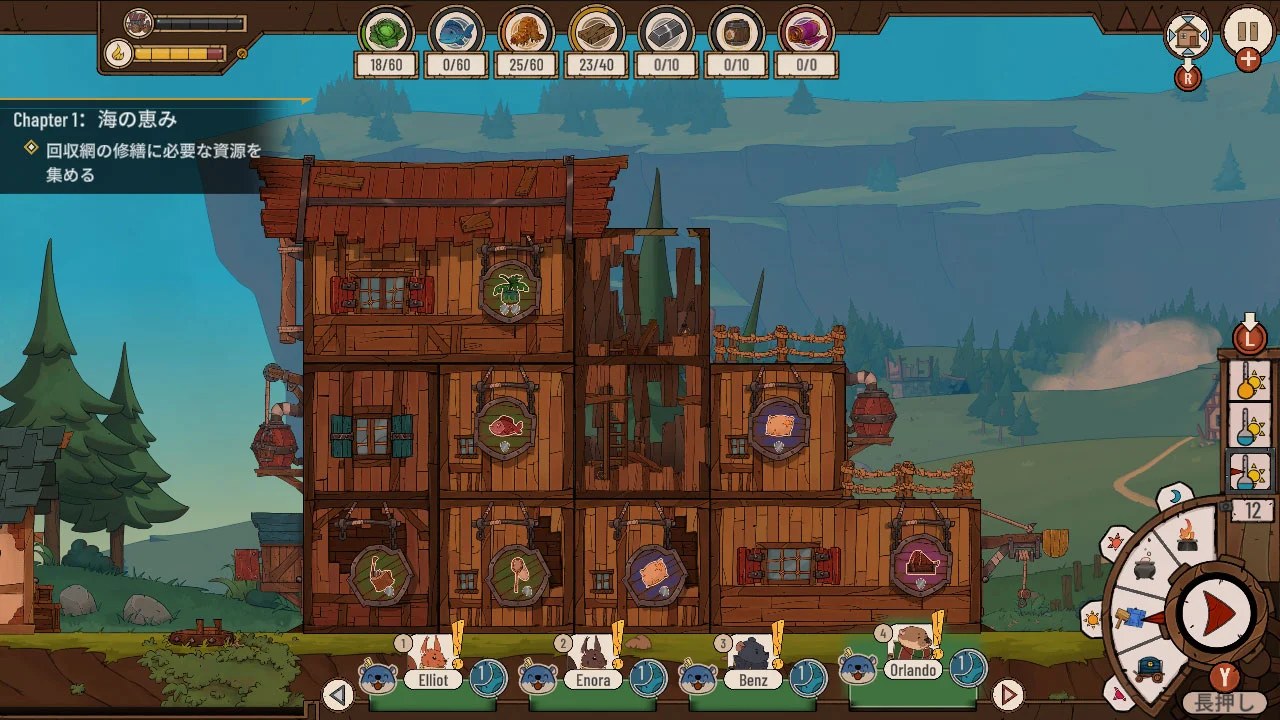The image size is (1280, 720).
Task: Show next workers with the right arrow
Action: (1008, 694)
